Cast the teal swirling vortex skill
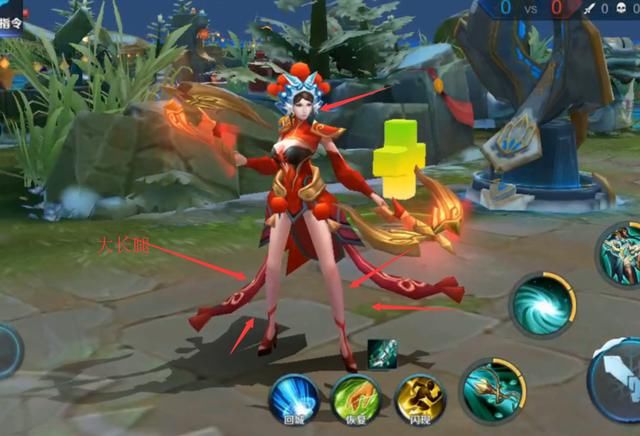The image size is (640, 436). point(543,303)
